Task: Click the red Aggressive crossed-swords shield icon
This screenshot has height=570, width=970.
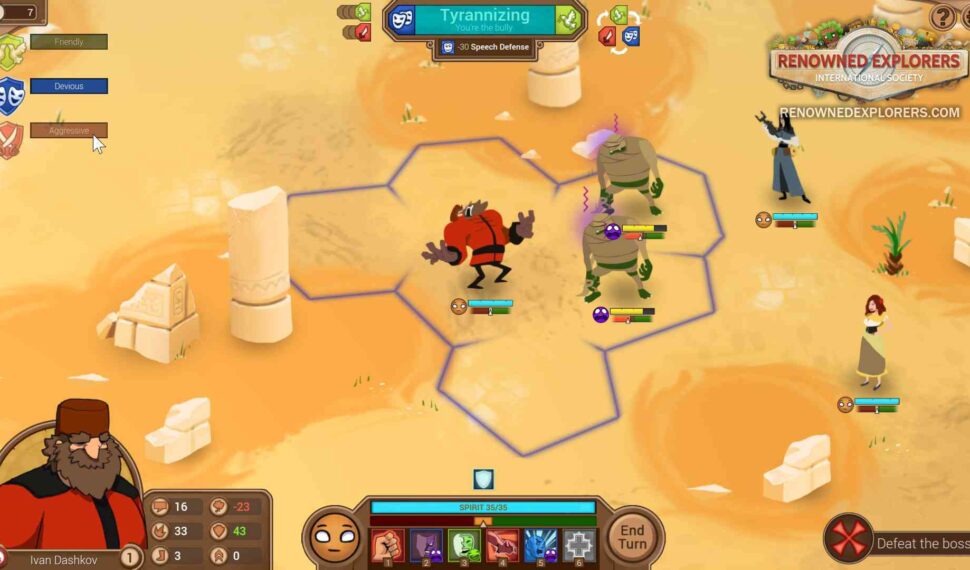Action: [11, 139]
